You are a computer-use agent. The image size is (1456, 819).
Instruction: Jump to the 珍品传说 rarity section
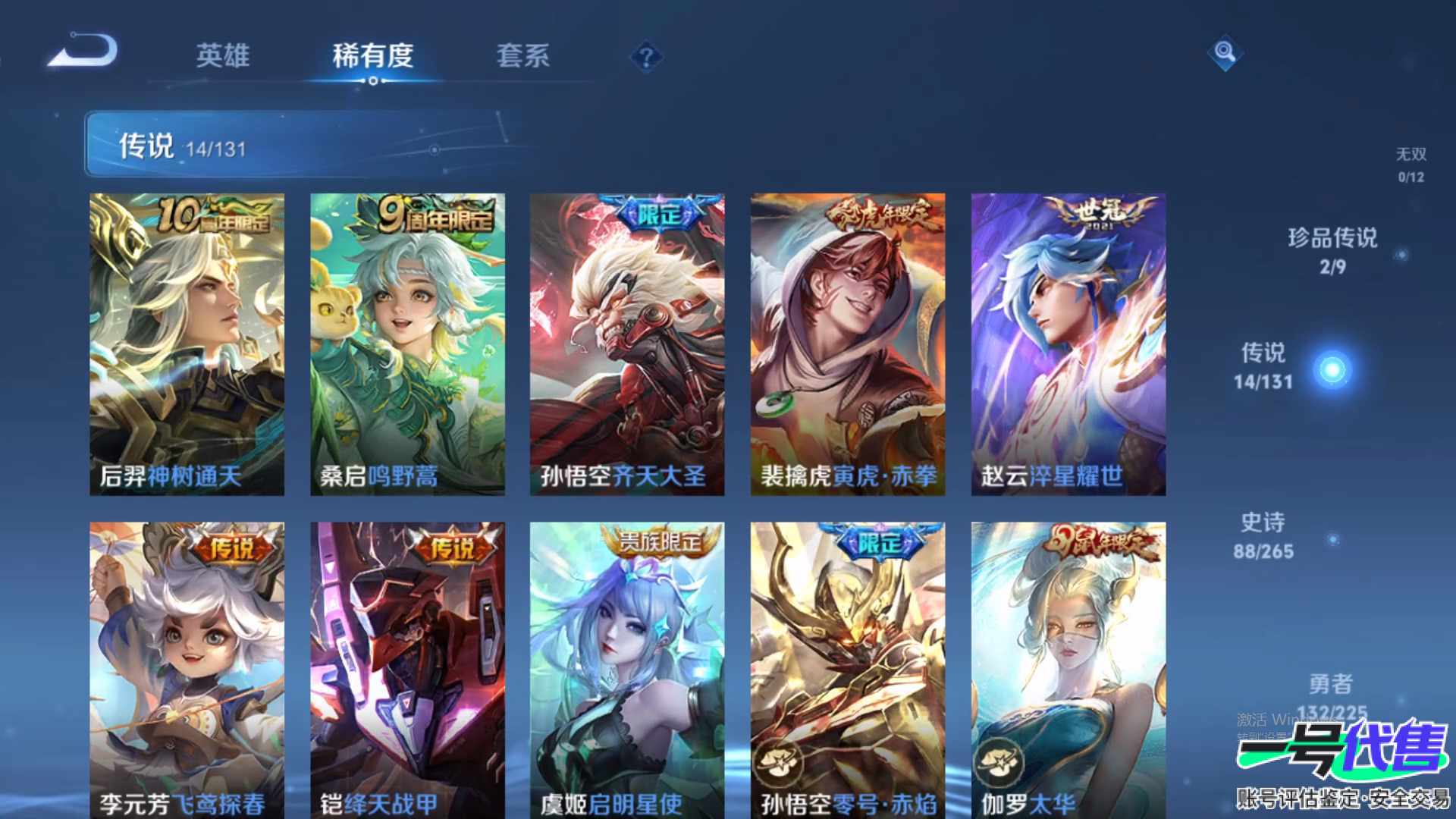1332,251
